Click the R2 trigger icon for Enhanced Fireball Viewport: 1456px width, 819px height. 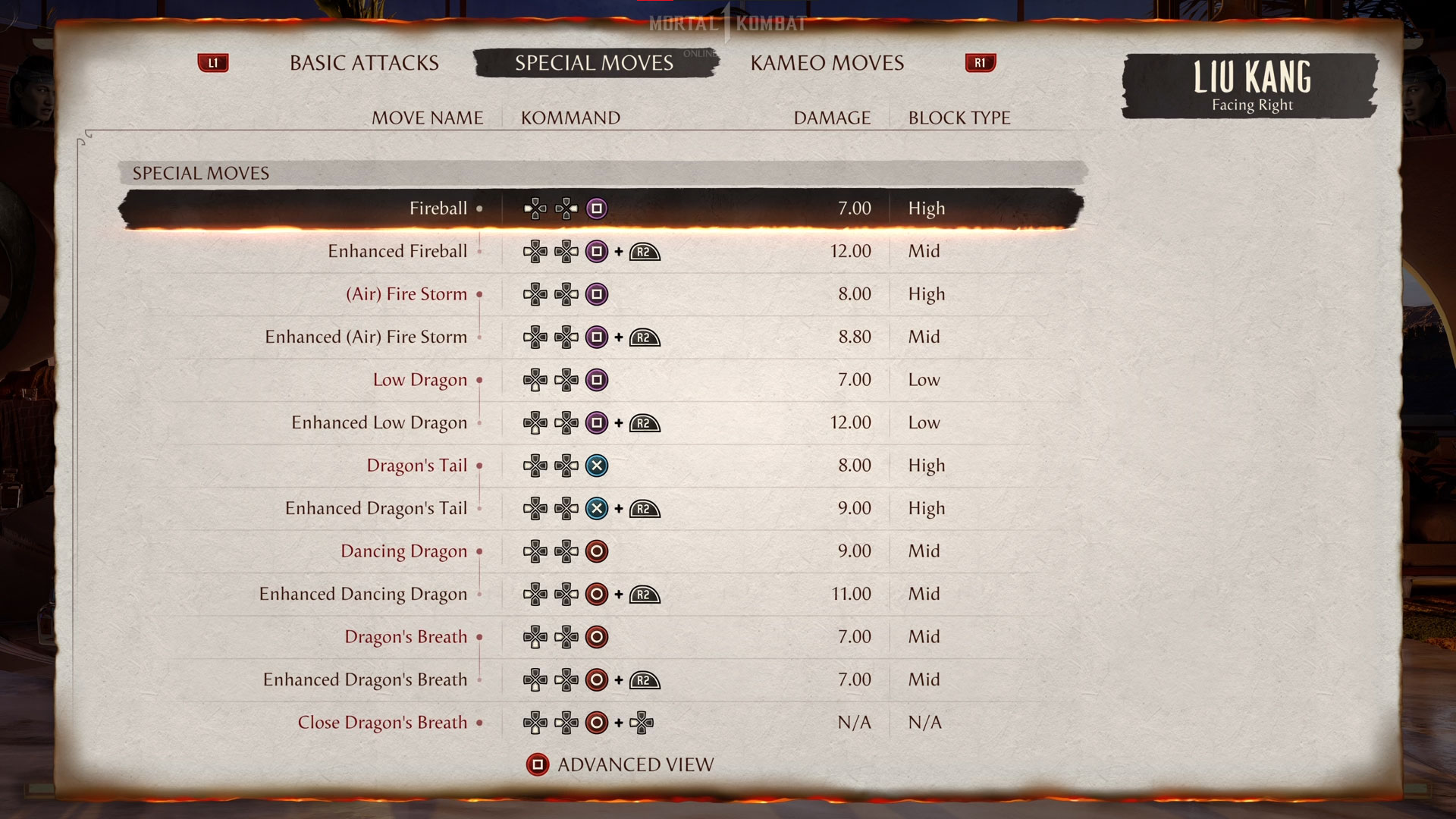[643, 251]
